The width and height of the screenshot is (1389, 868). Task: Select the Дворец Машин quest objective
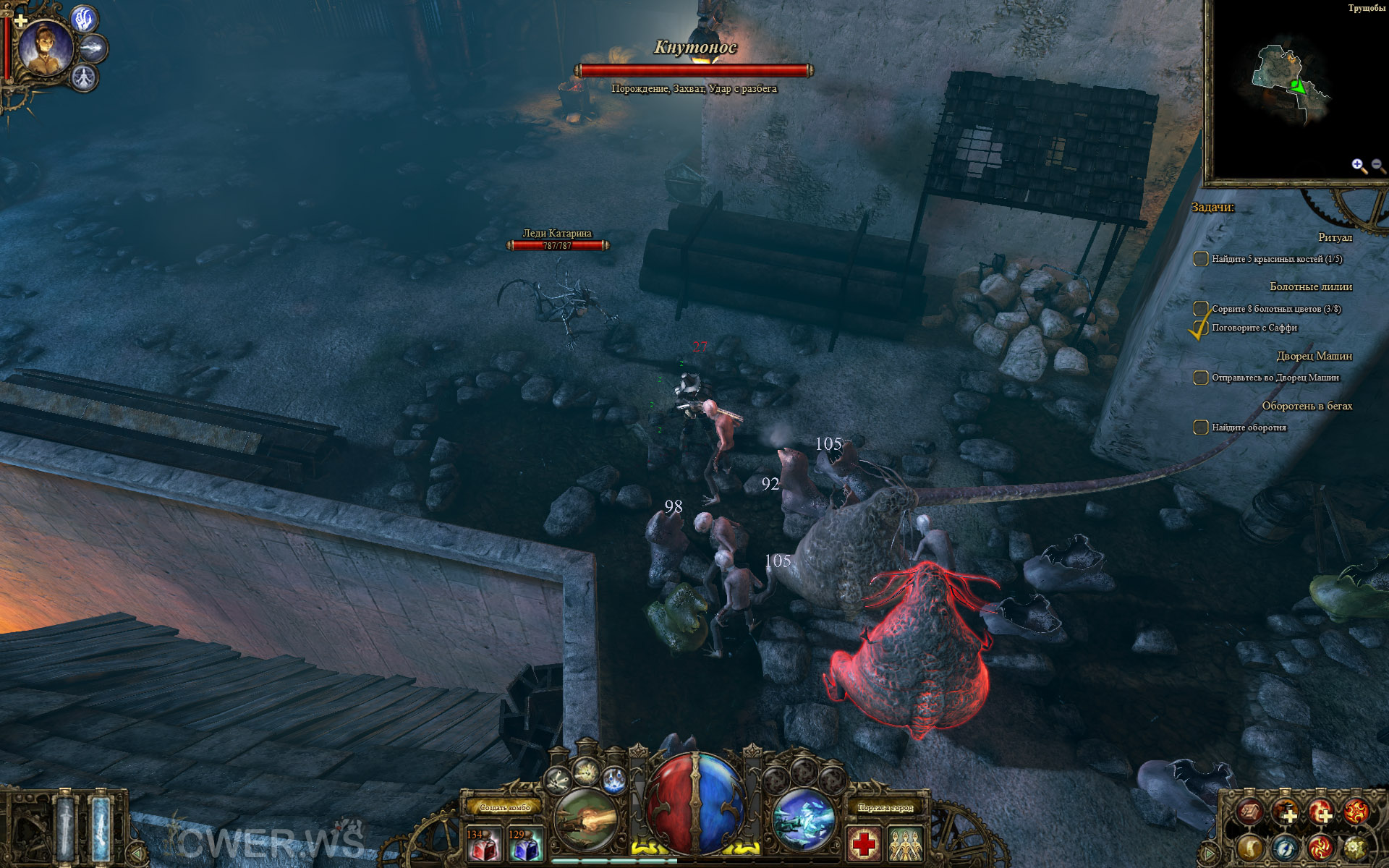pyautogui.click(x=1275, y=378)
